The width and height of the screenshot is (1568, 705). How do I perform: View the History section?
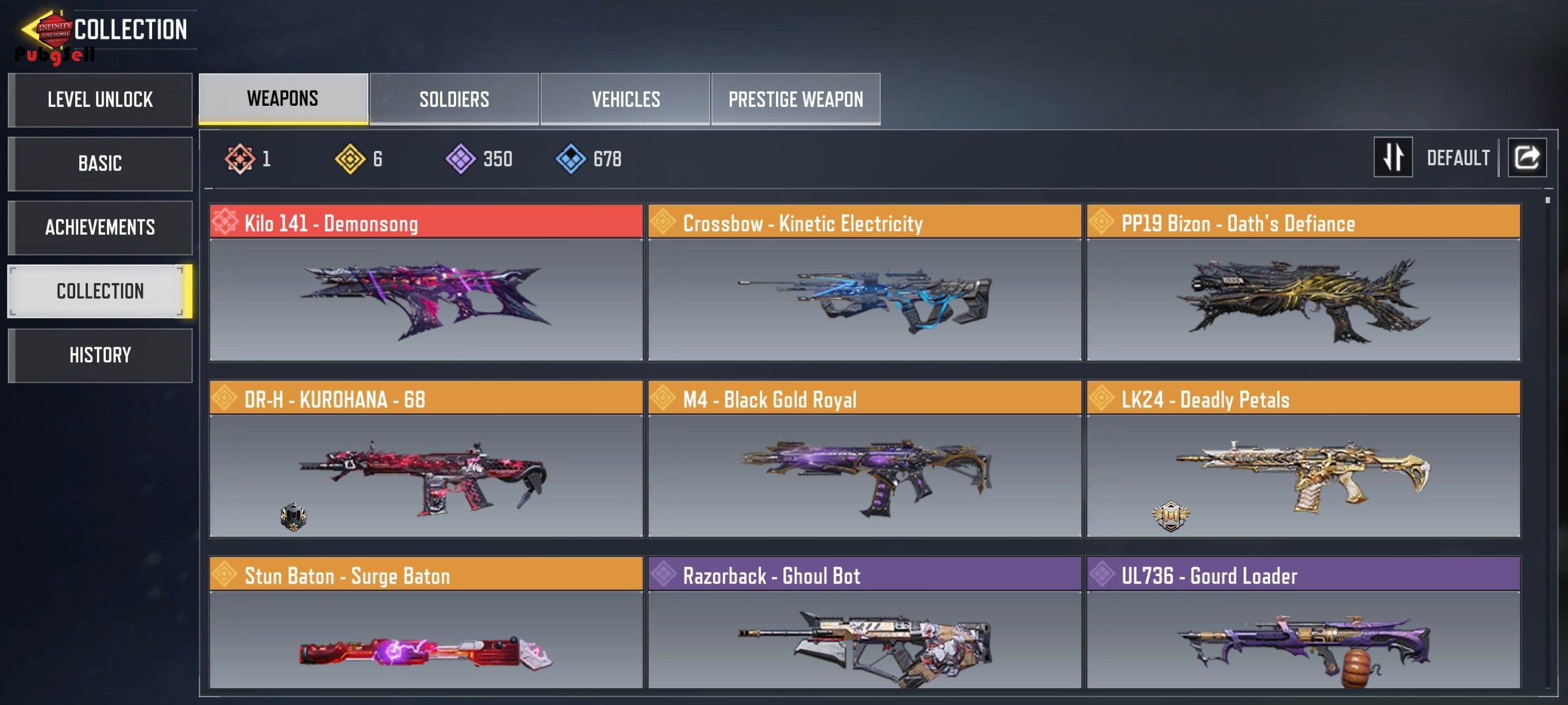(x=100, y=355)
